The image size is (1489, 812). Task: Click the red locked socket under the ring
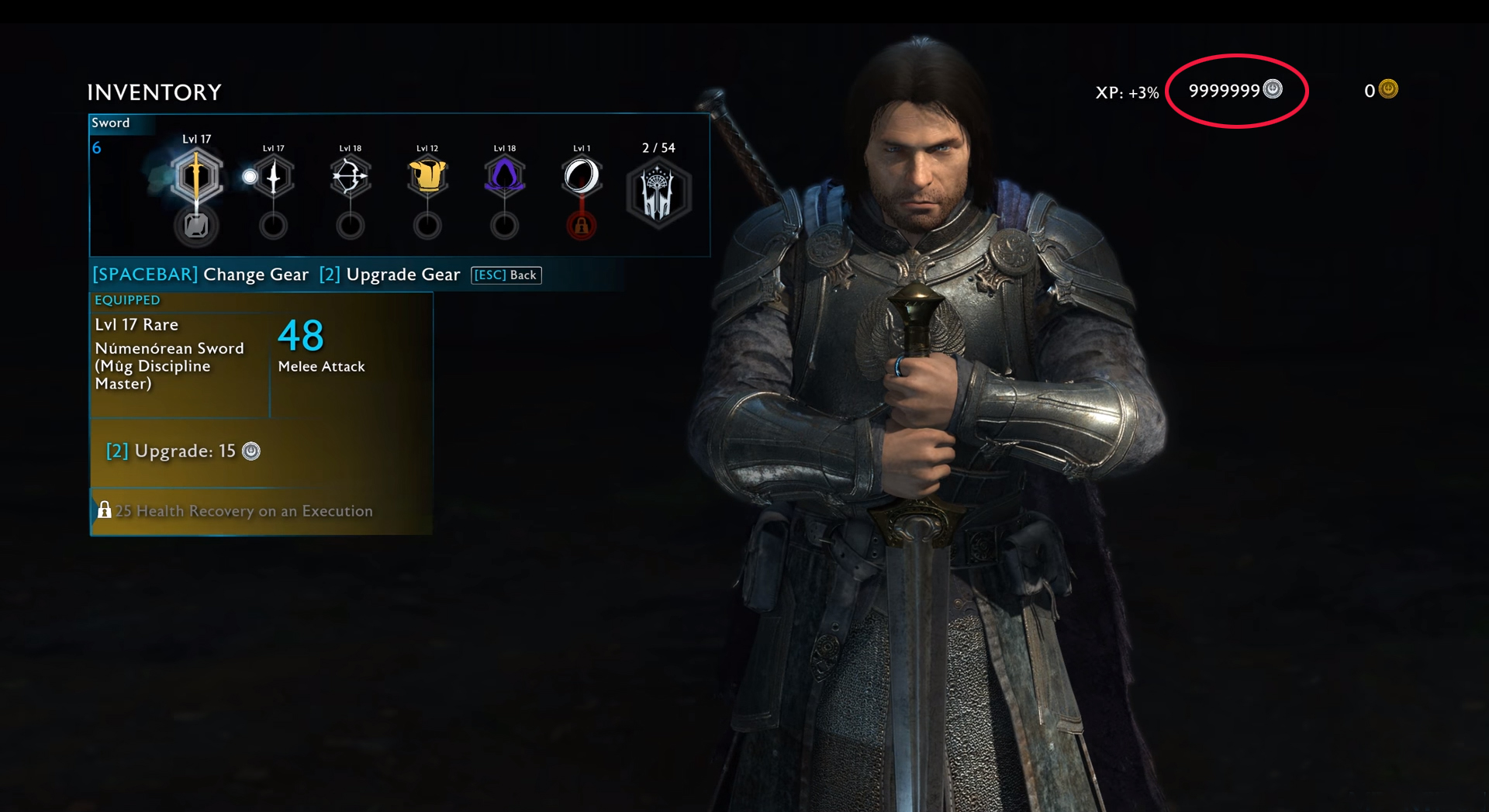click(x=582, y=226)
